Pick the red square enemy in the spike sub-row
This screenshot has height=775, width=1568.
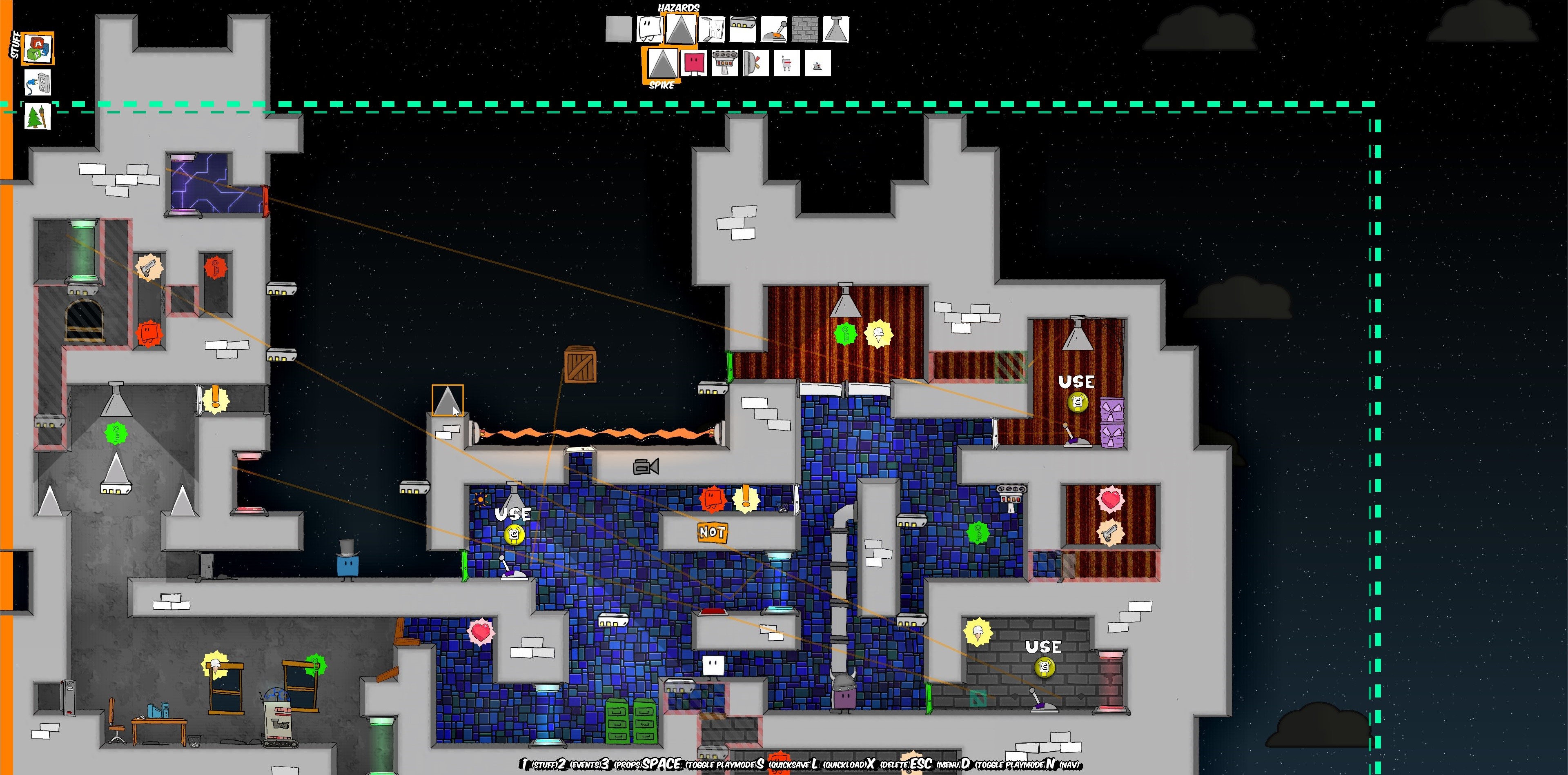click(x=694, y=64)
